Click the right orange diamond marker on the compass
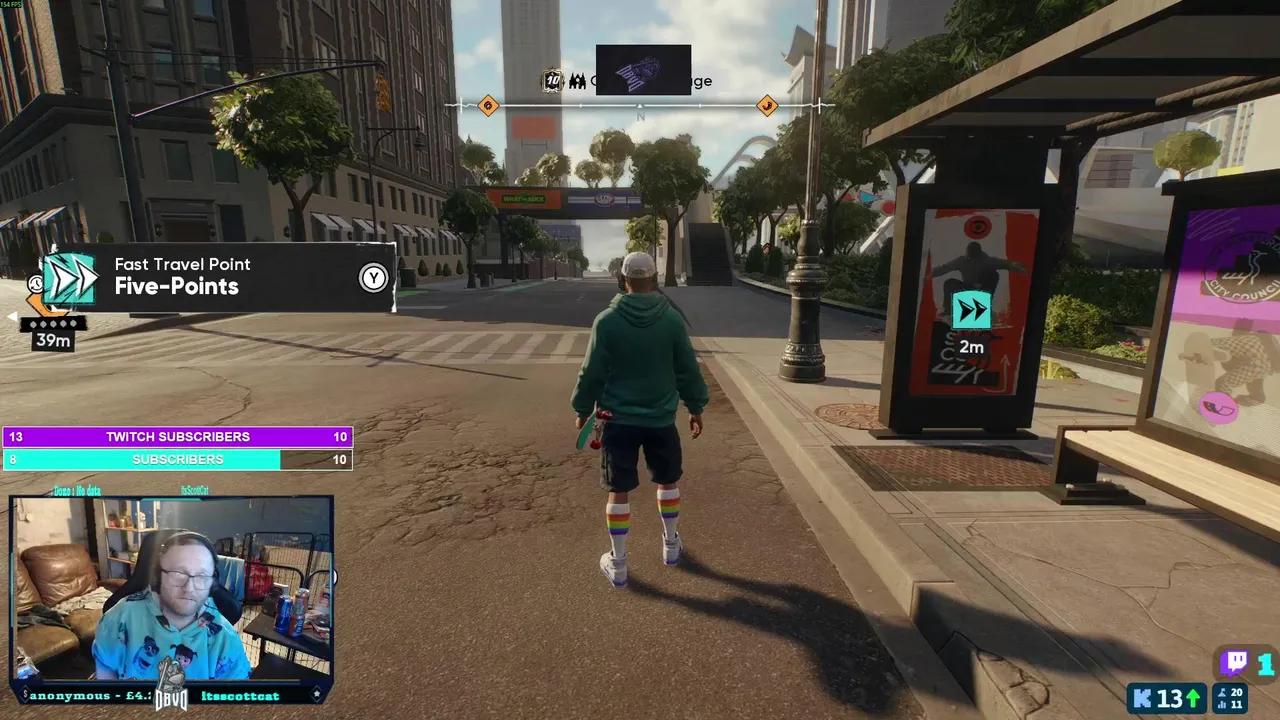Screen dimensions: 1280x720 [767, 106]
